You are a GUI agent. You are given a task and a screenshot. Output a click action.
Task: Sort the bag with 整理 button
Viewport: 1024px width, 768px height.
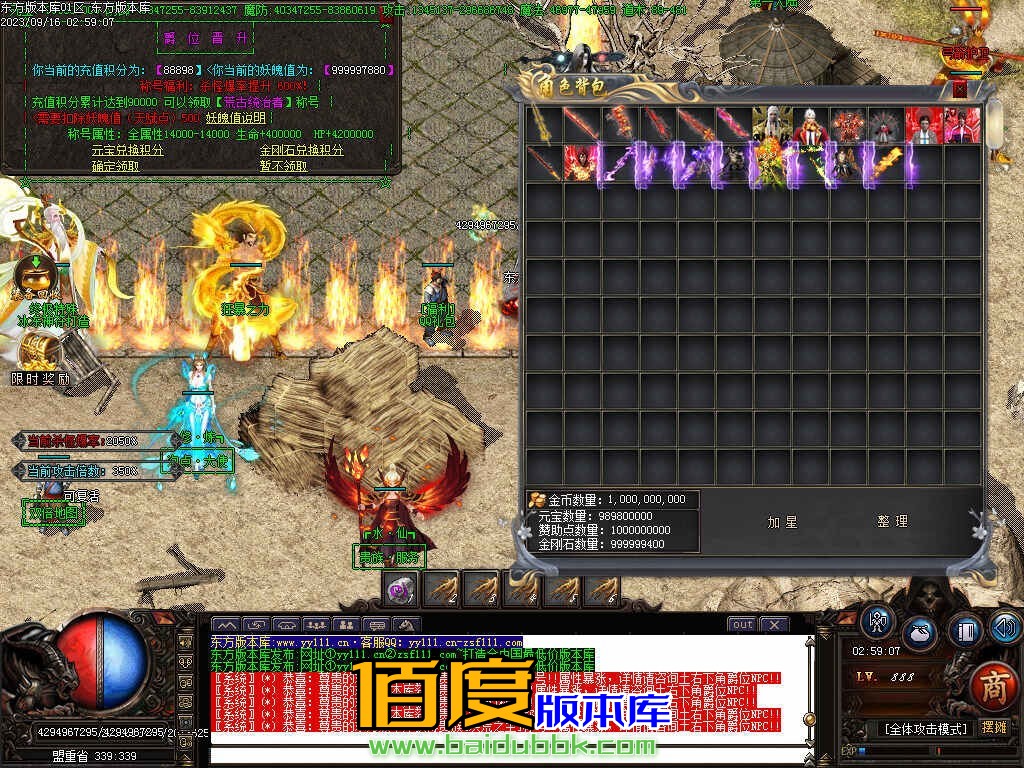(x=892, y=521)
